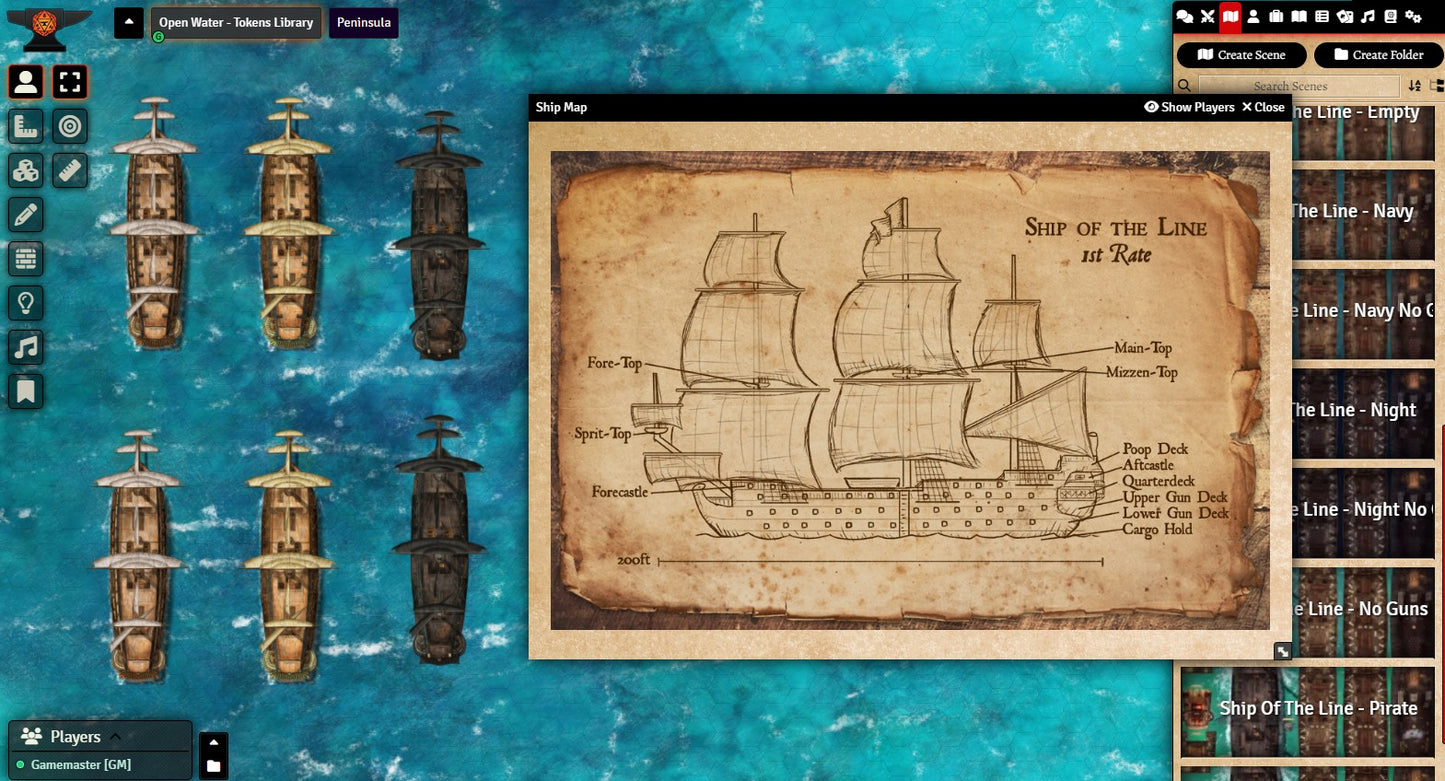Select the Open Water - Tokens Library scene
Screen dimensions: 1445x781
pyautogui.click(x=236, y=23)
